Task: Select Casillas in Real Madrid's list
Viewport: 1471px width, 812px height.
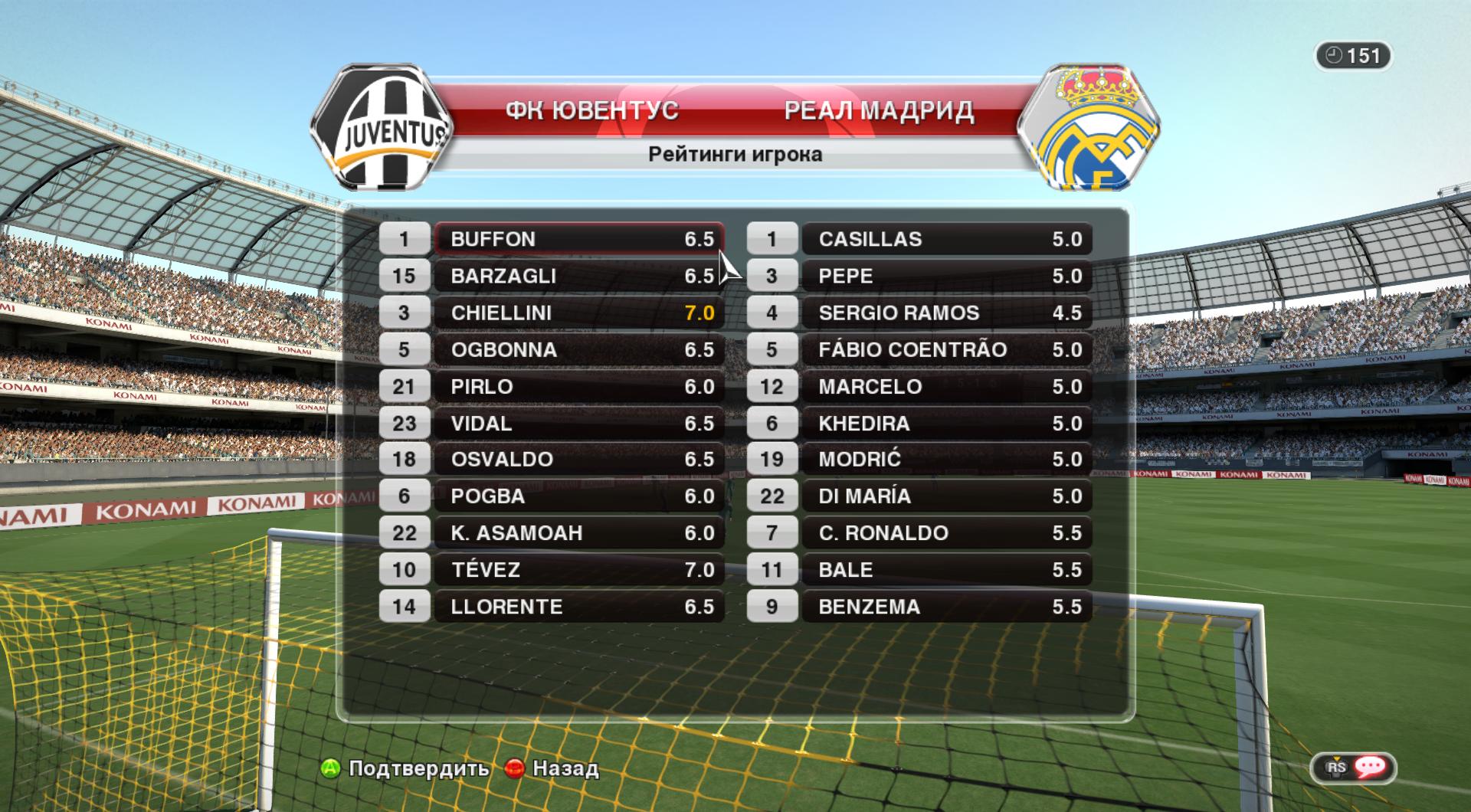Action: (x=946, y=239)
